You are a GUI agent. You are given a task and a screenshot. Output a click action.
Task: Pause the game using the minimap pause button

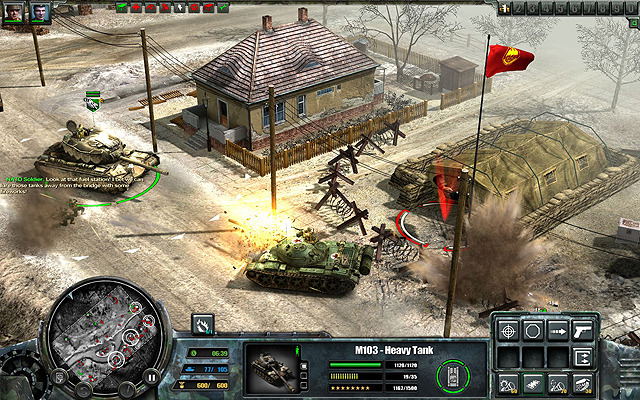tap(151, 378)
